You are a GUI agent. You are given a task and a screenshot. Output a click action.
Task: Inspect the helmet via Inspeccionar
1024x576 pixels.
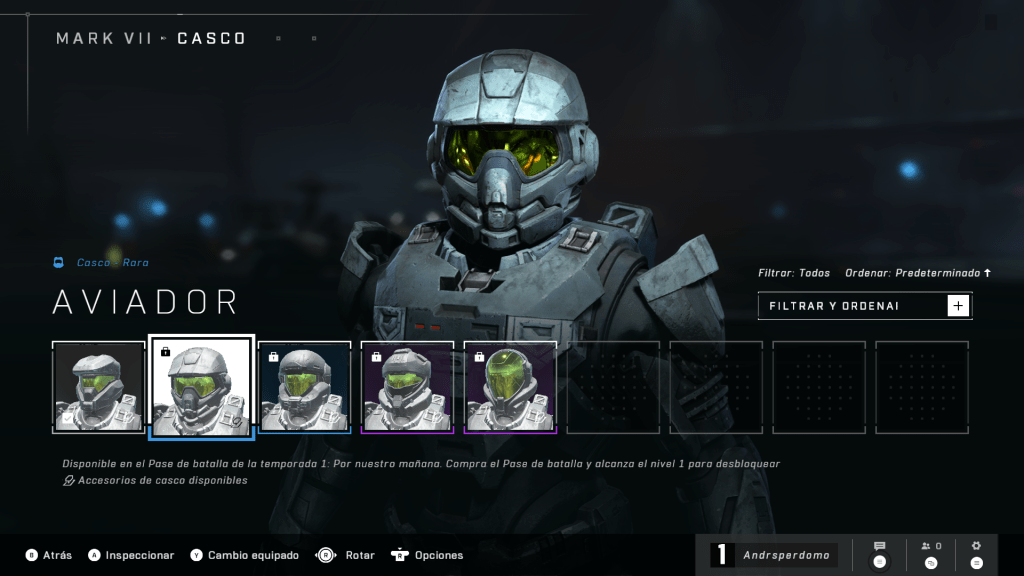point(131,555)
